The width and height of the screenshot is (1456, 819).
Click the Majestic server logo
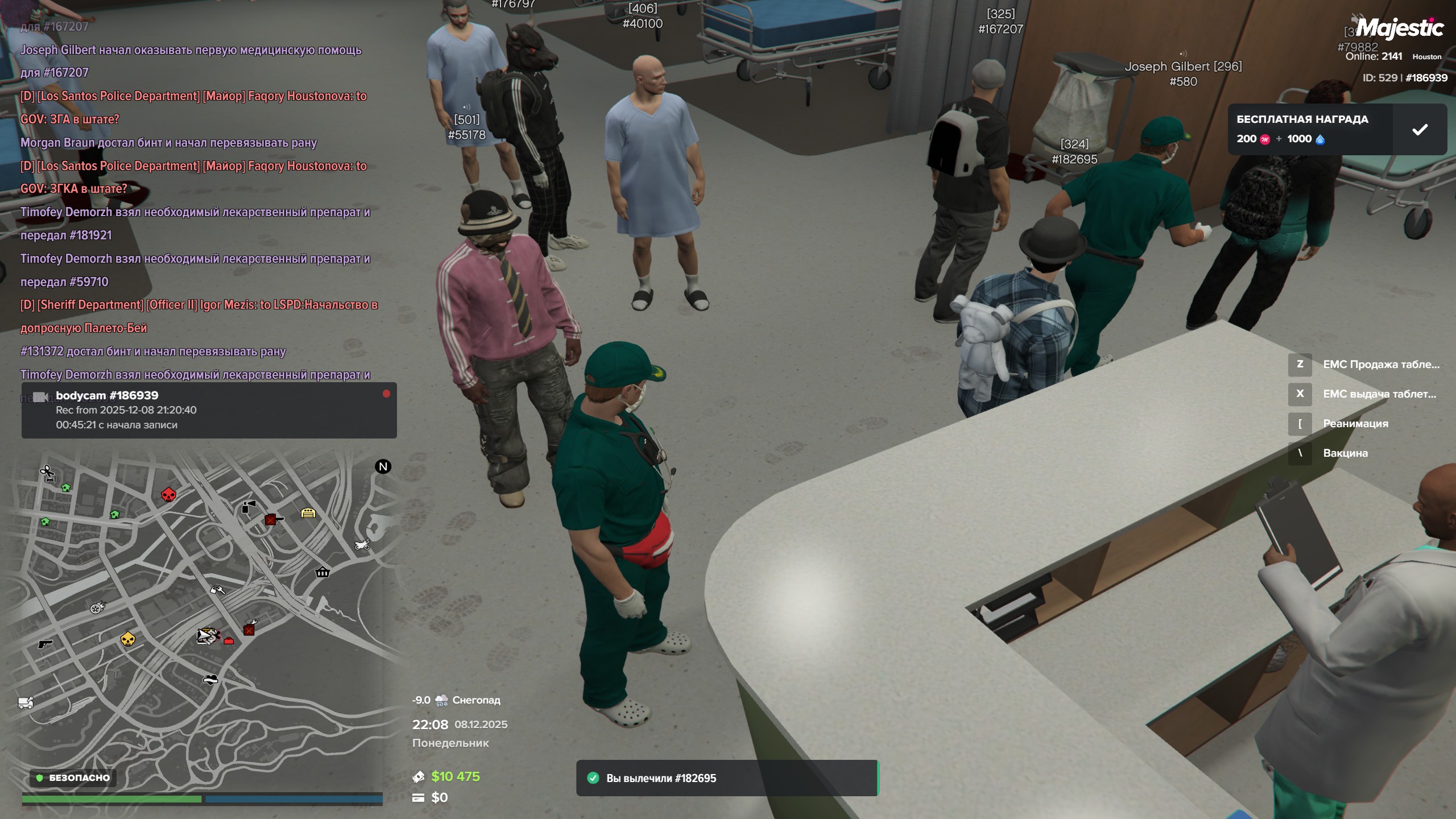point(1399,27)
